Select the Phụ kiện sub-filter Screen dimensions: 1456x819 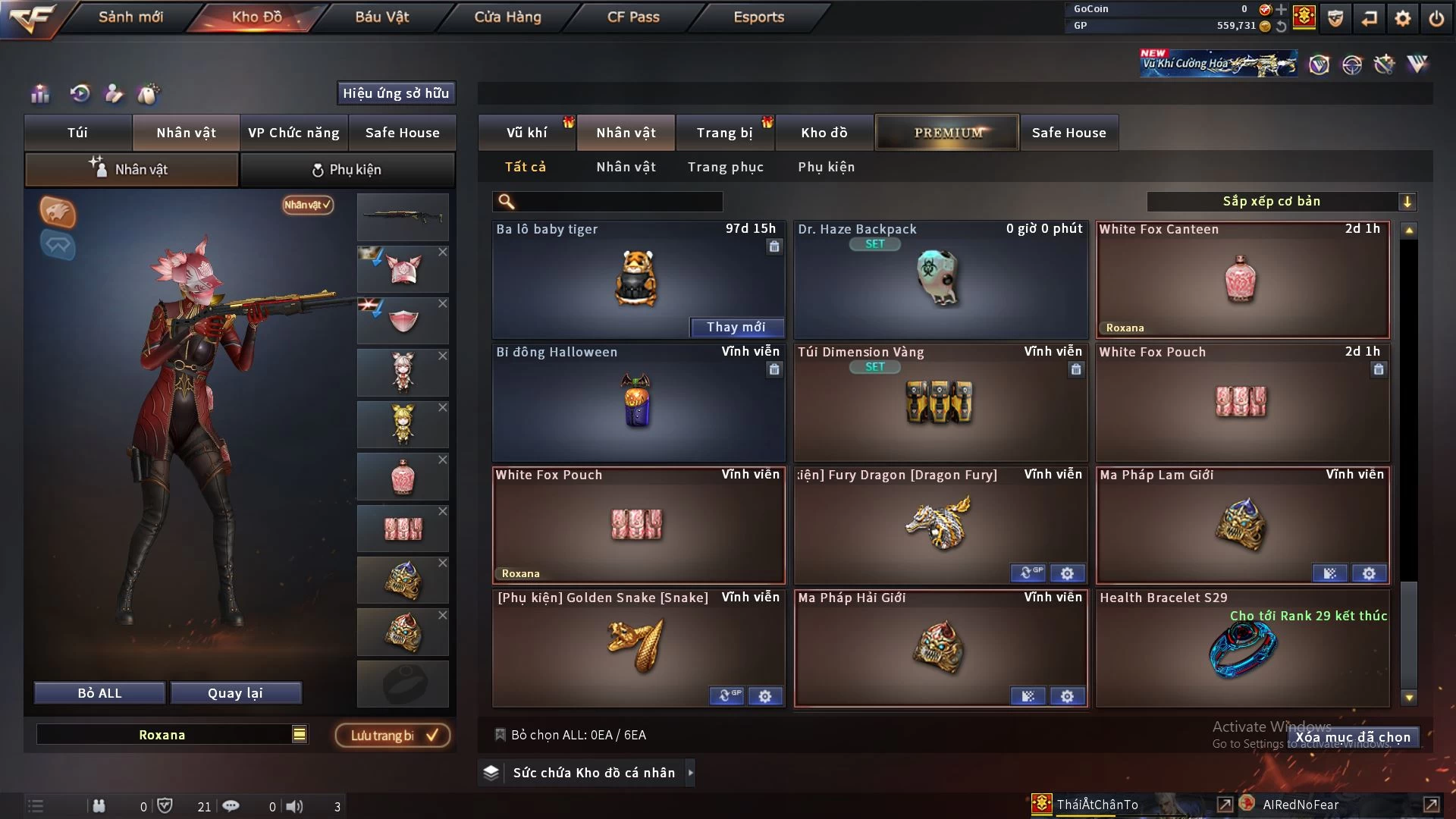coord(826,167)
